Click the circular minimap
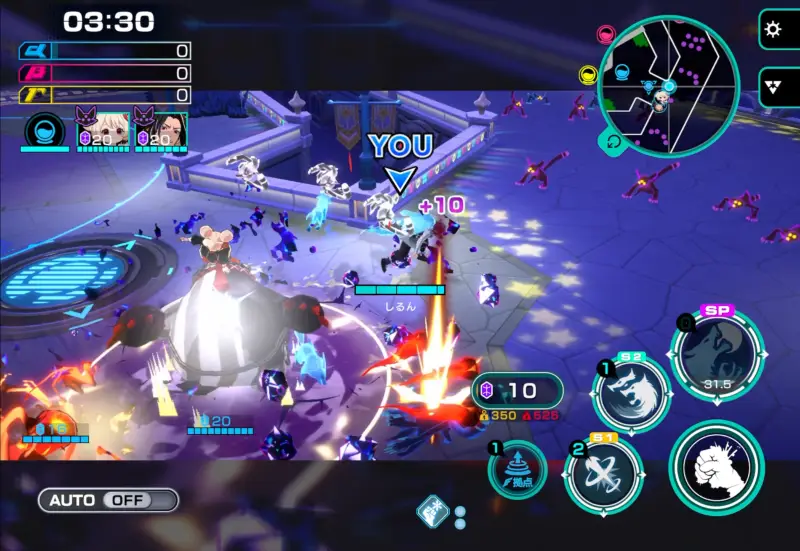800x551 pixels. click(667, 87)
